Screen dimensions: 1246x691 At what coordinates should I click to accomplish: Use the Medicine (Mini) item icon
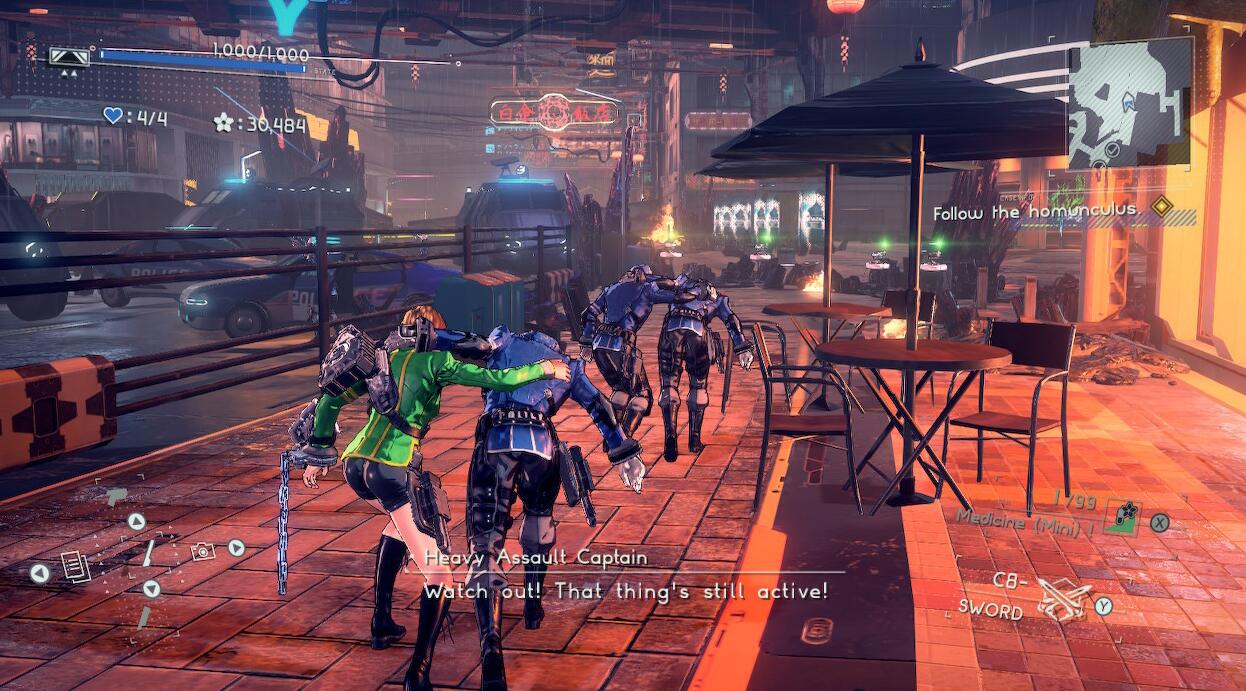point(1123,517)
